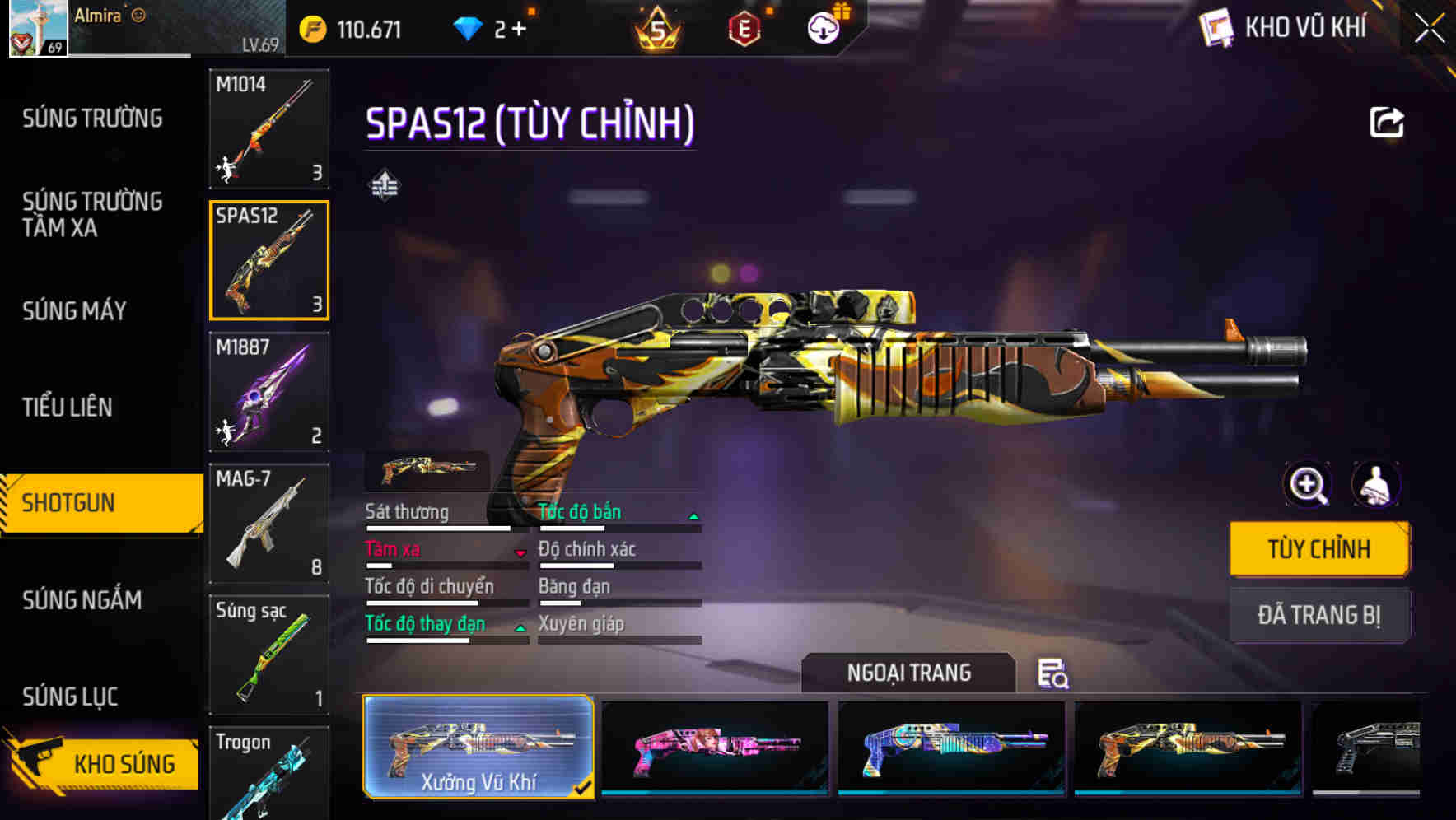
Task: Open the level 5 crown badge
Action: tap(657, 27)
